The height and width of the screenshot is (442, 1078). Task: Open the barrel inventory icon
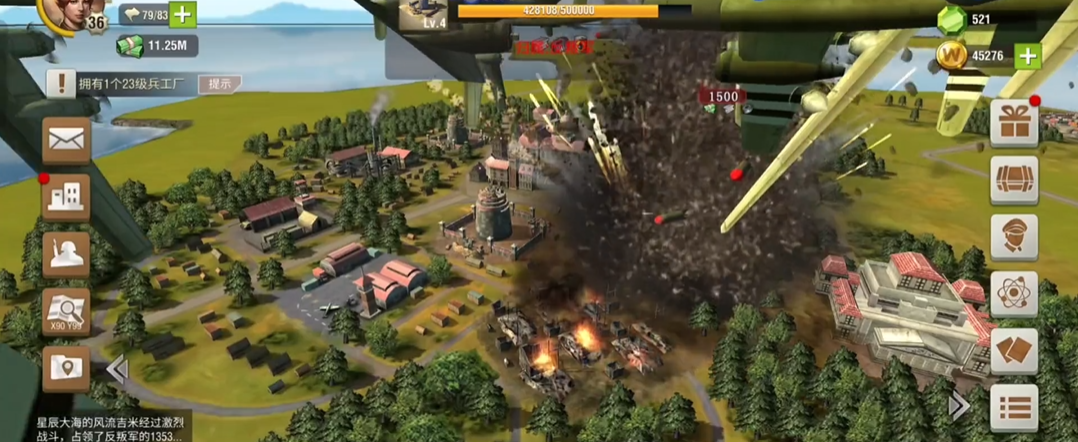pyautogui.click(x=1013, y=180)
